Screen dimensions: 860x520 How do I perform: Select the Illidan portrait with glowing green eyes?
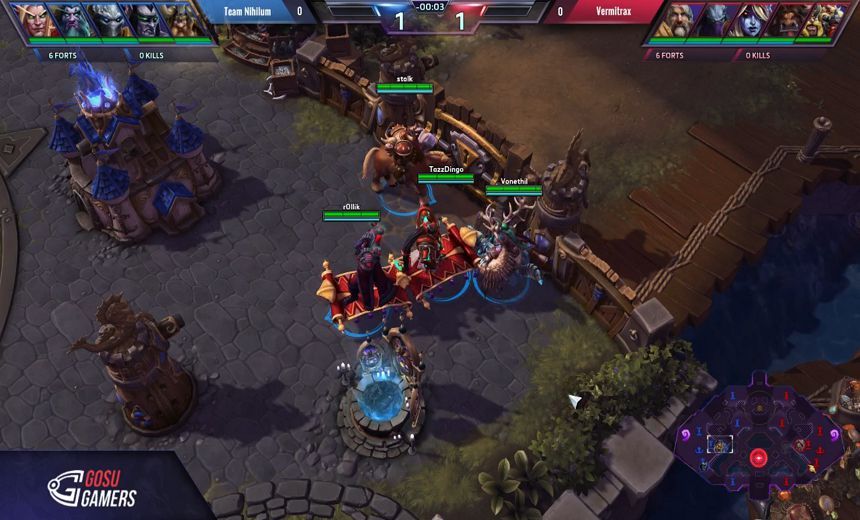pos(143,20)
